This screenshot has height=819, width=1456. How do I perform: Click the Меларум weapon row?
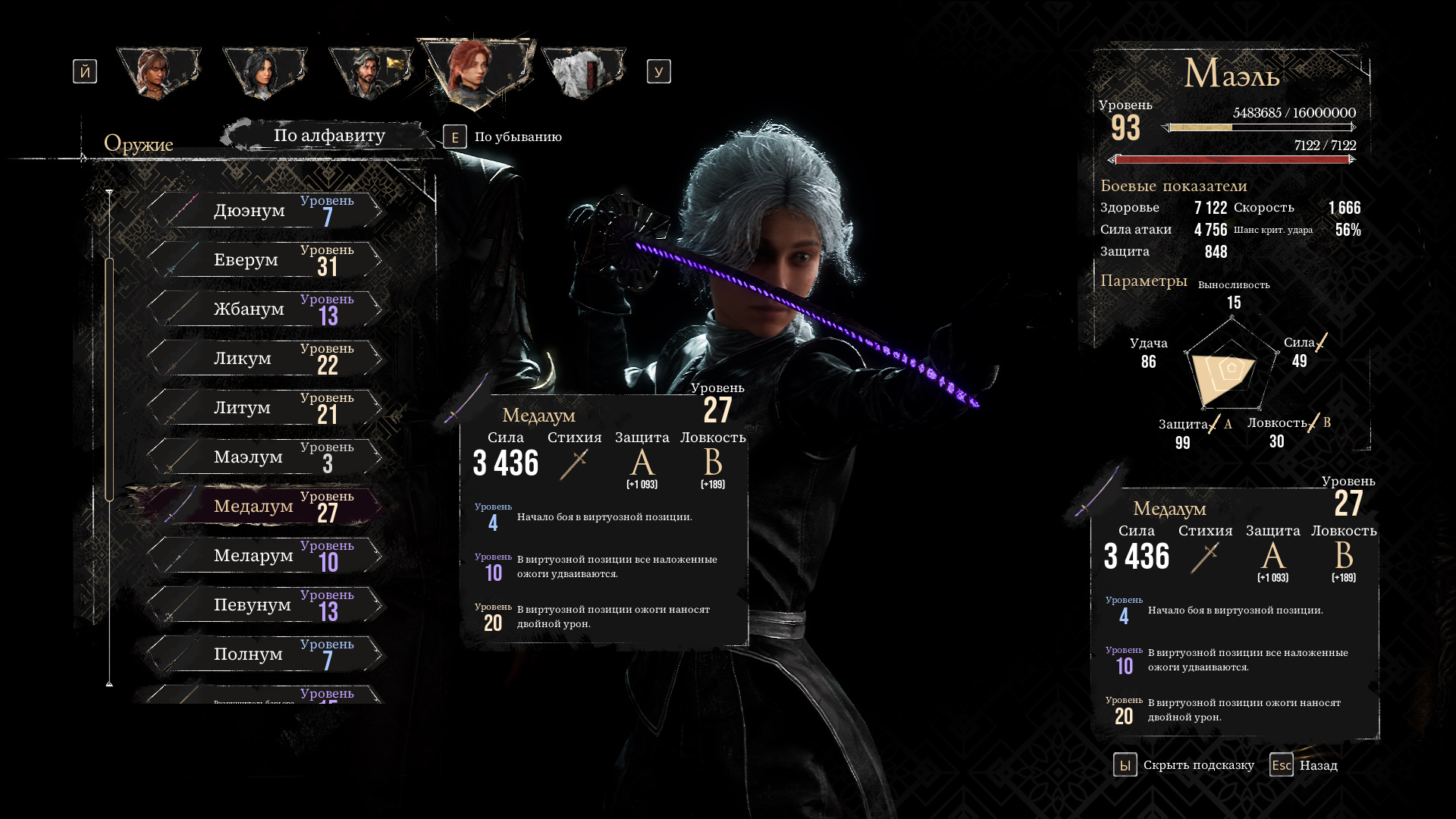click(265, 556)
